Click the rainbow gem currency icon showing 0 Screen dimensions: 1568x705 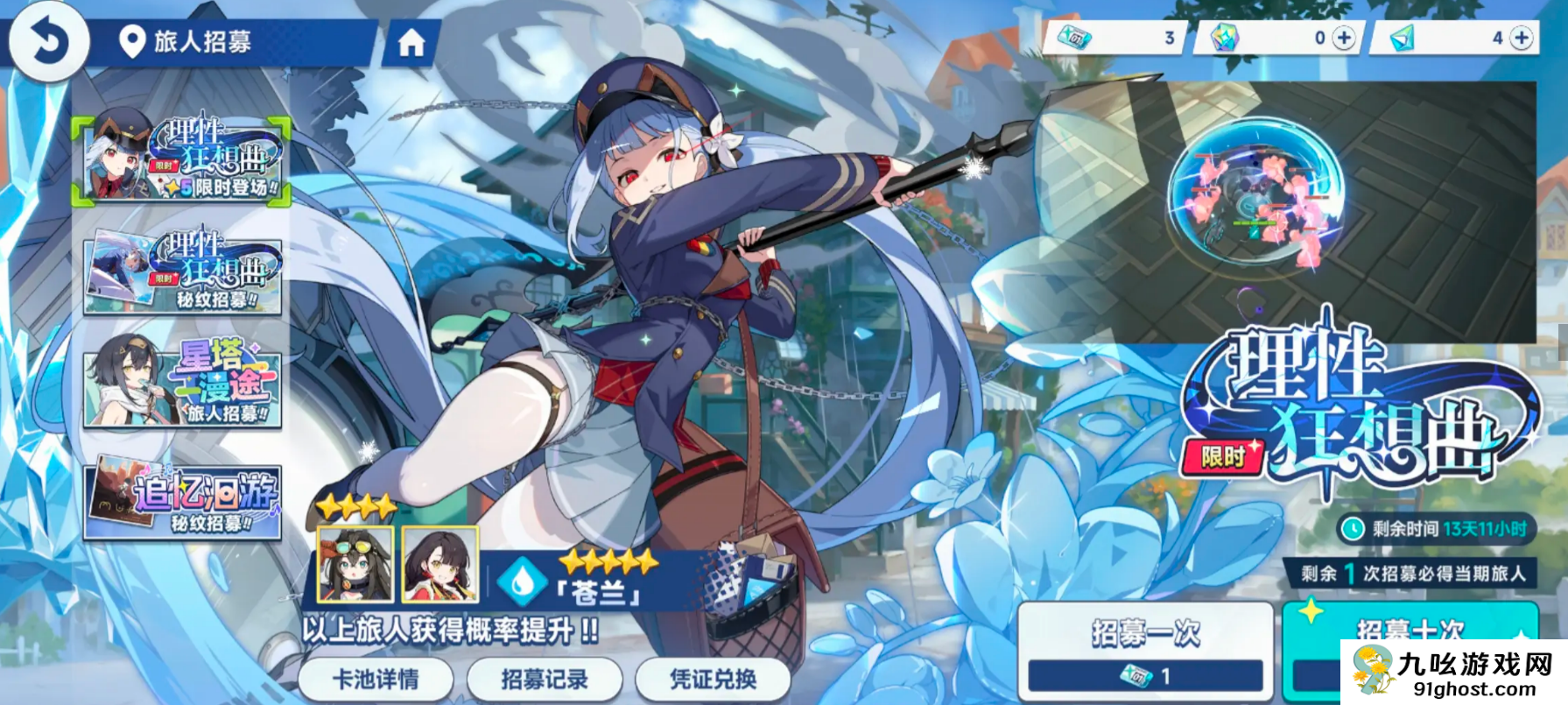click(x=1226, y=39)
